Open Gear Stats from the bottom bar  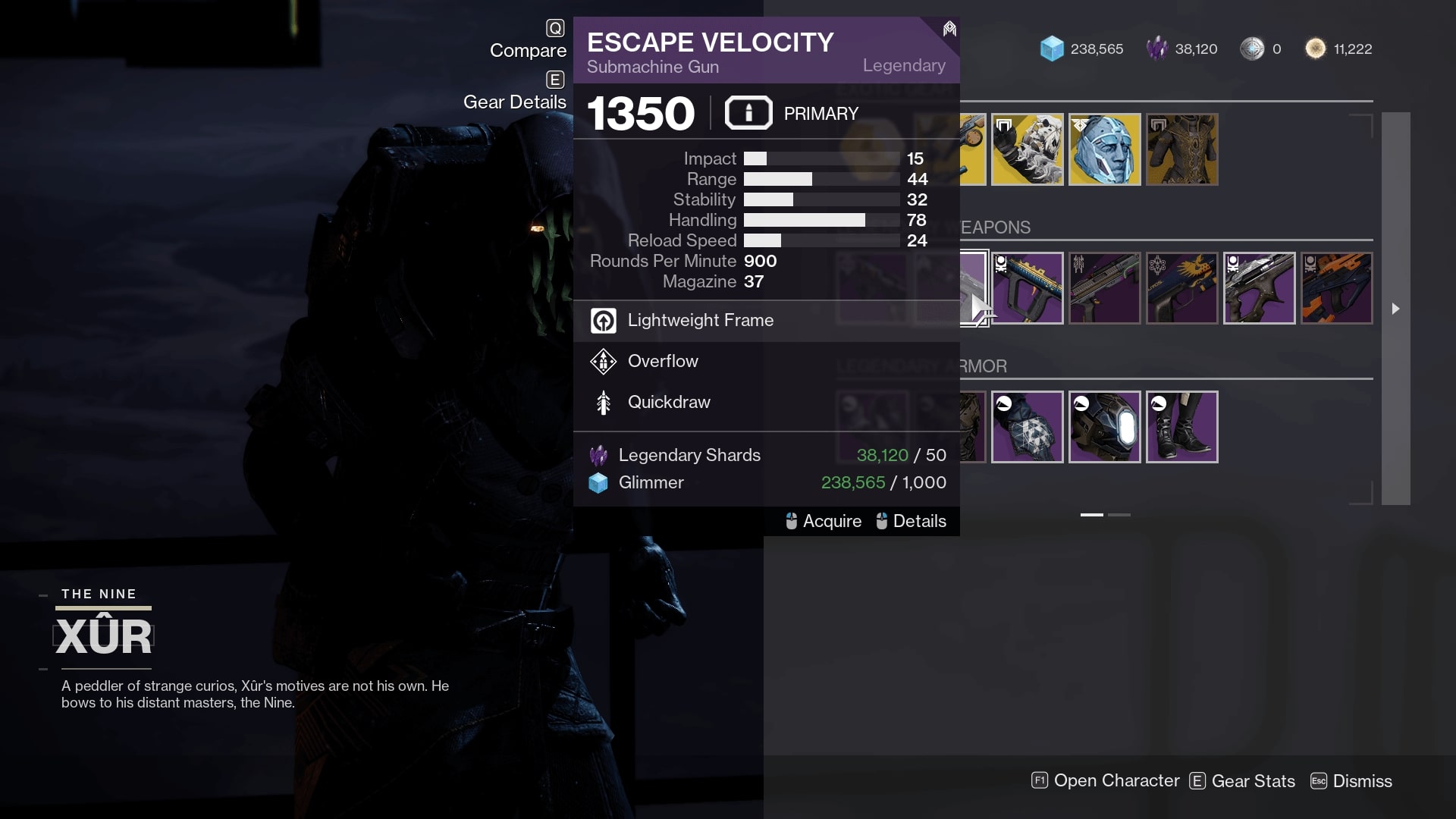click(x=1254, y=780)
